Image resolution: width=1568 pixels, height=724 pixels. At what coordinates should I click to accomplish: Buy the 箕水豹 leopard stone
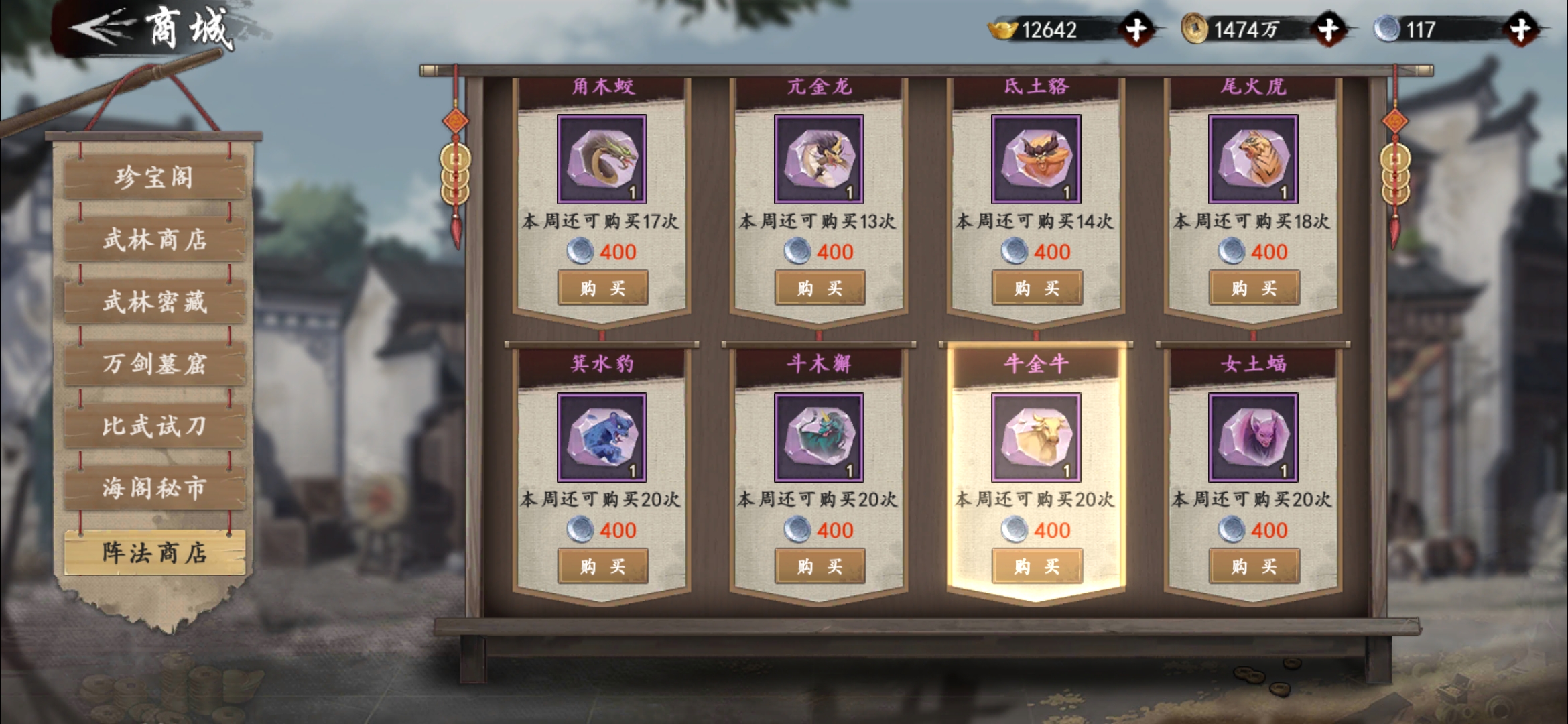[x=602, y=566]
